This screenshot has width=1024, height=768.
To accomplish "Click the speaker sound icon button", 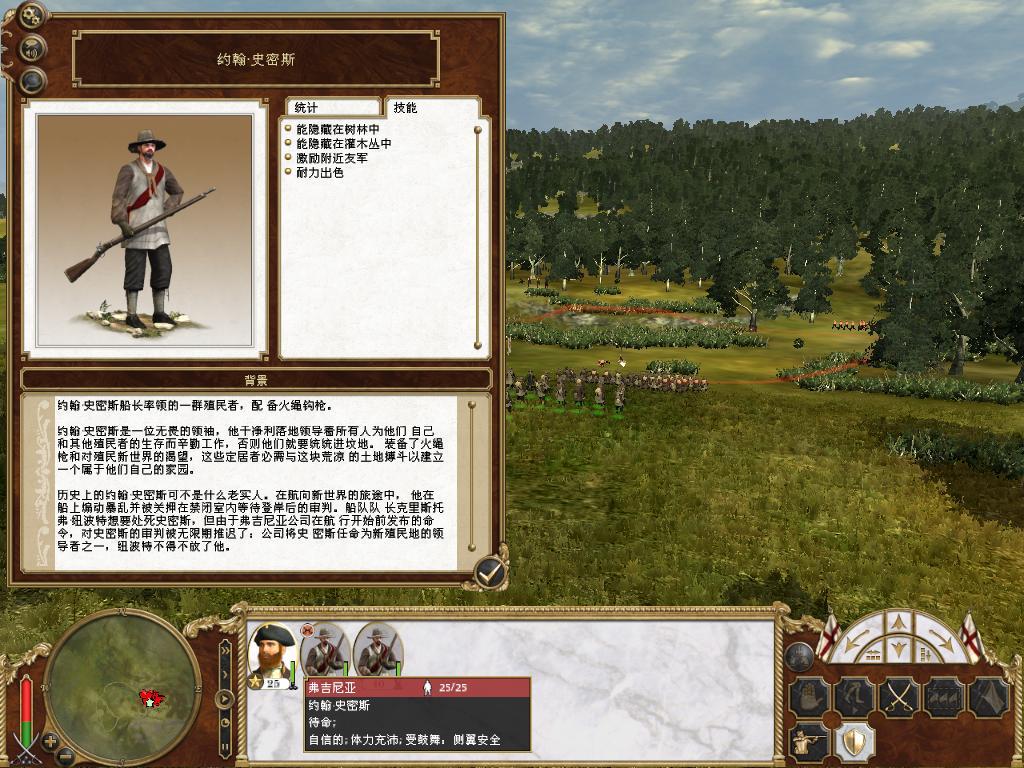I will [x=33, y=47].
